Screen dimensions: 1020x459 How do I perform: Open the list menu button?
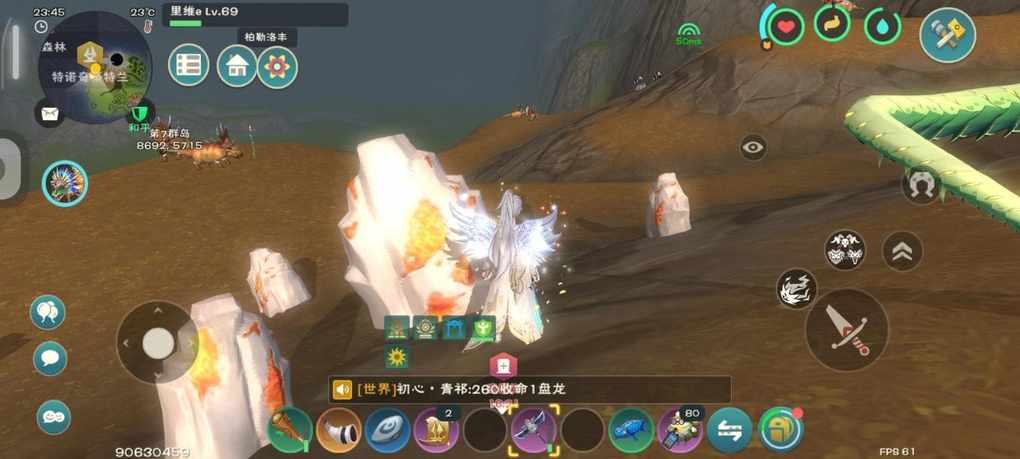point(187,66)
